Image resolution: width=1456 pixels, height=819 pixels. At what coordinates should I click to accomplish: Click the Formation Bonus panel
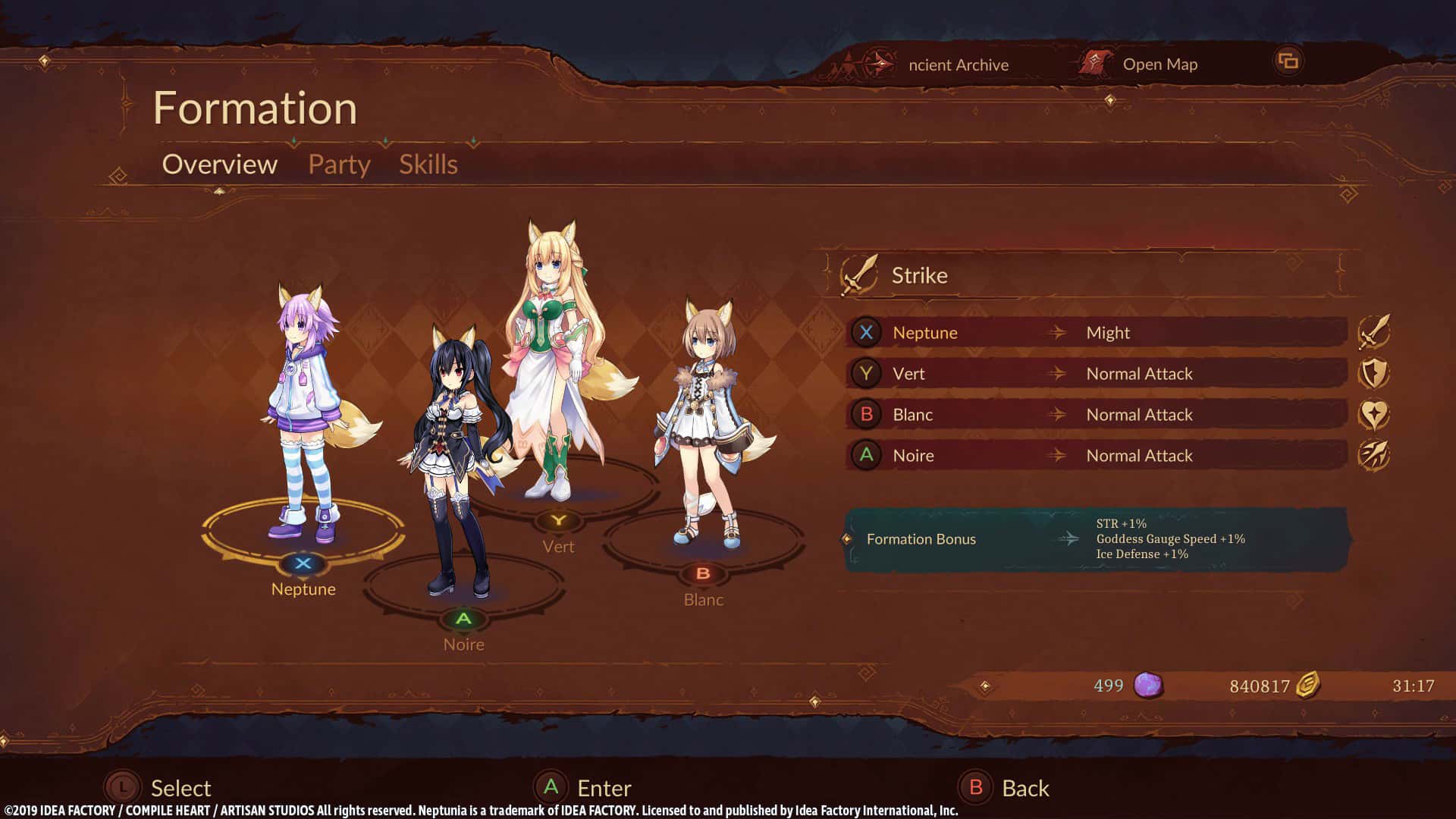pos(1092,538)
